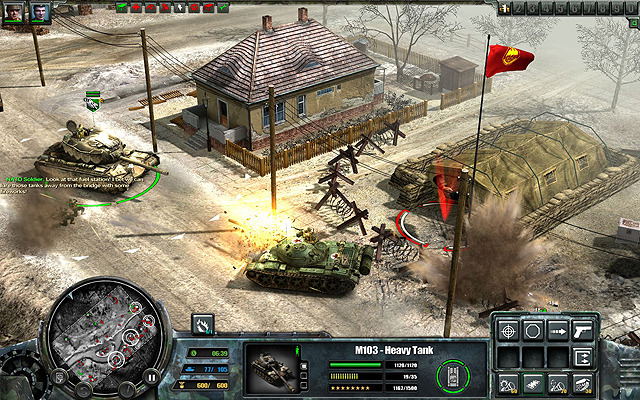Screen dimensions: 640x400
Task: Issue the stop command octagon button
Action: pyautogui.click(x=533, y=331)
